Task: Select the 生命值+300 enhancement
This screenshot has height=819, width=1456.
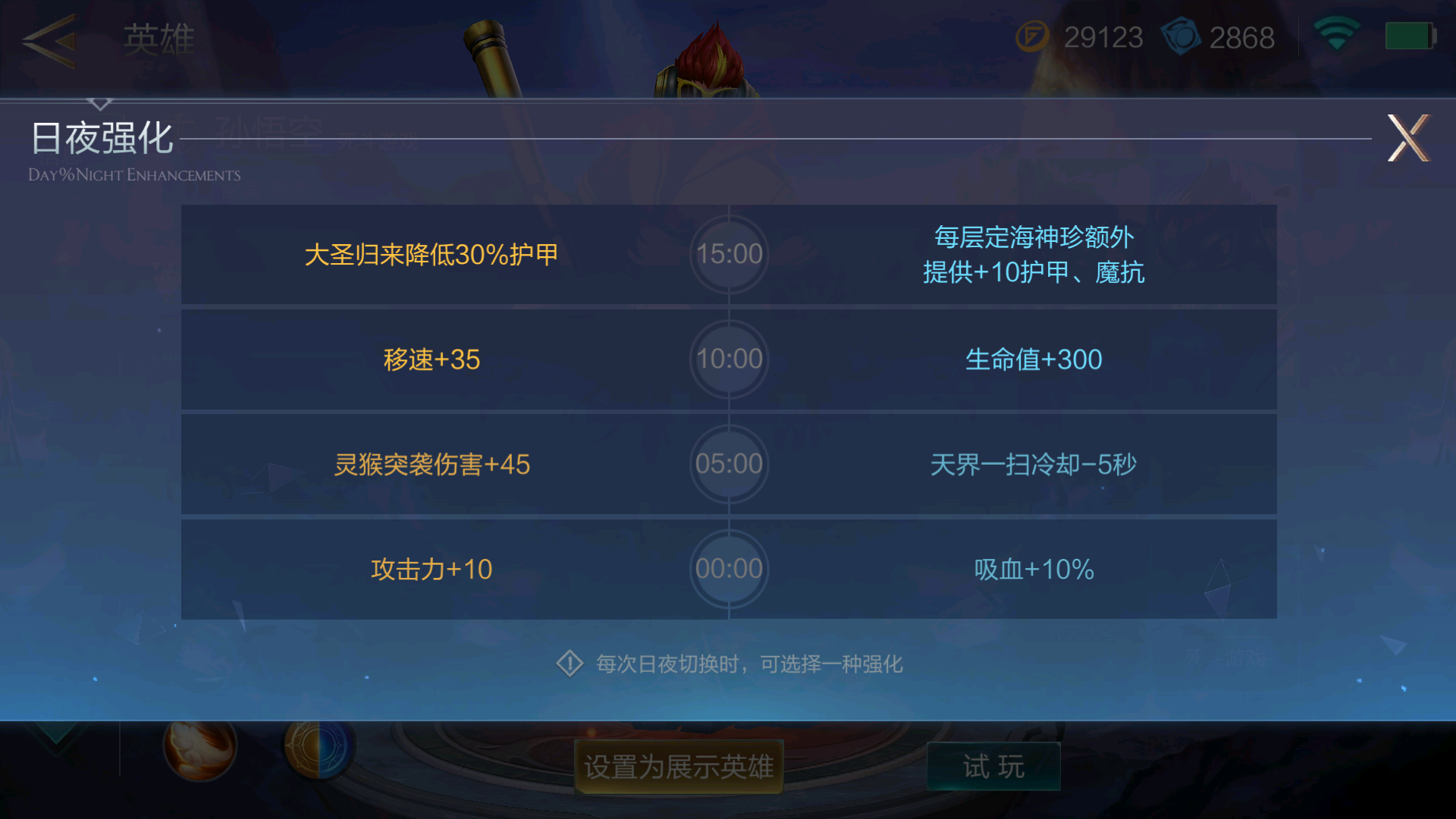Action: 1035,359
